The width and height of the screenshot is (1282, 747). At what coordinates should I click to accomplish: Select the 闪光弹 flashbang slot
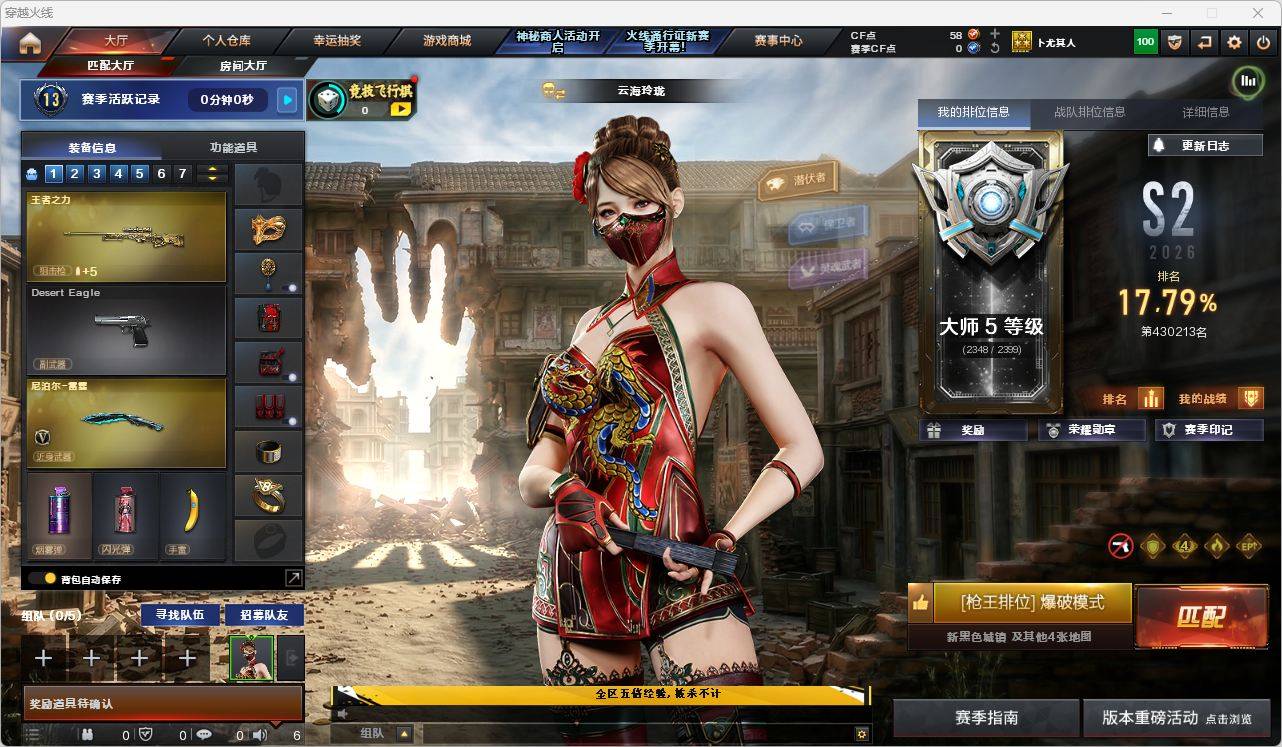[125, 517]
